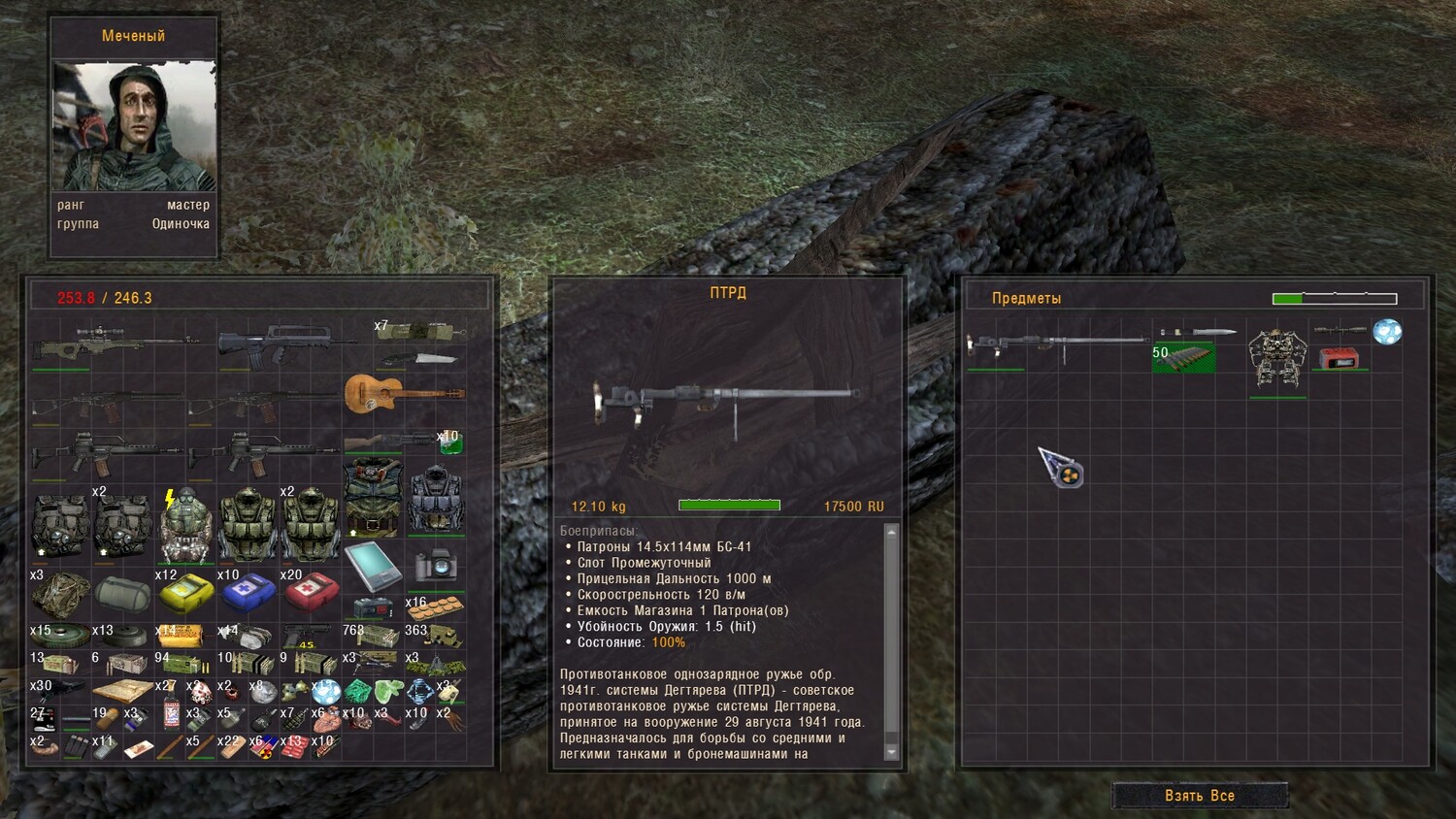
Task: Select the combat knife in the backpack
Action: tap(419, 358)
